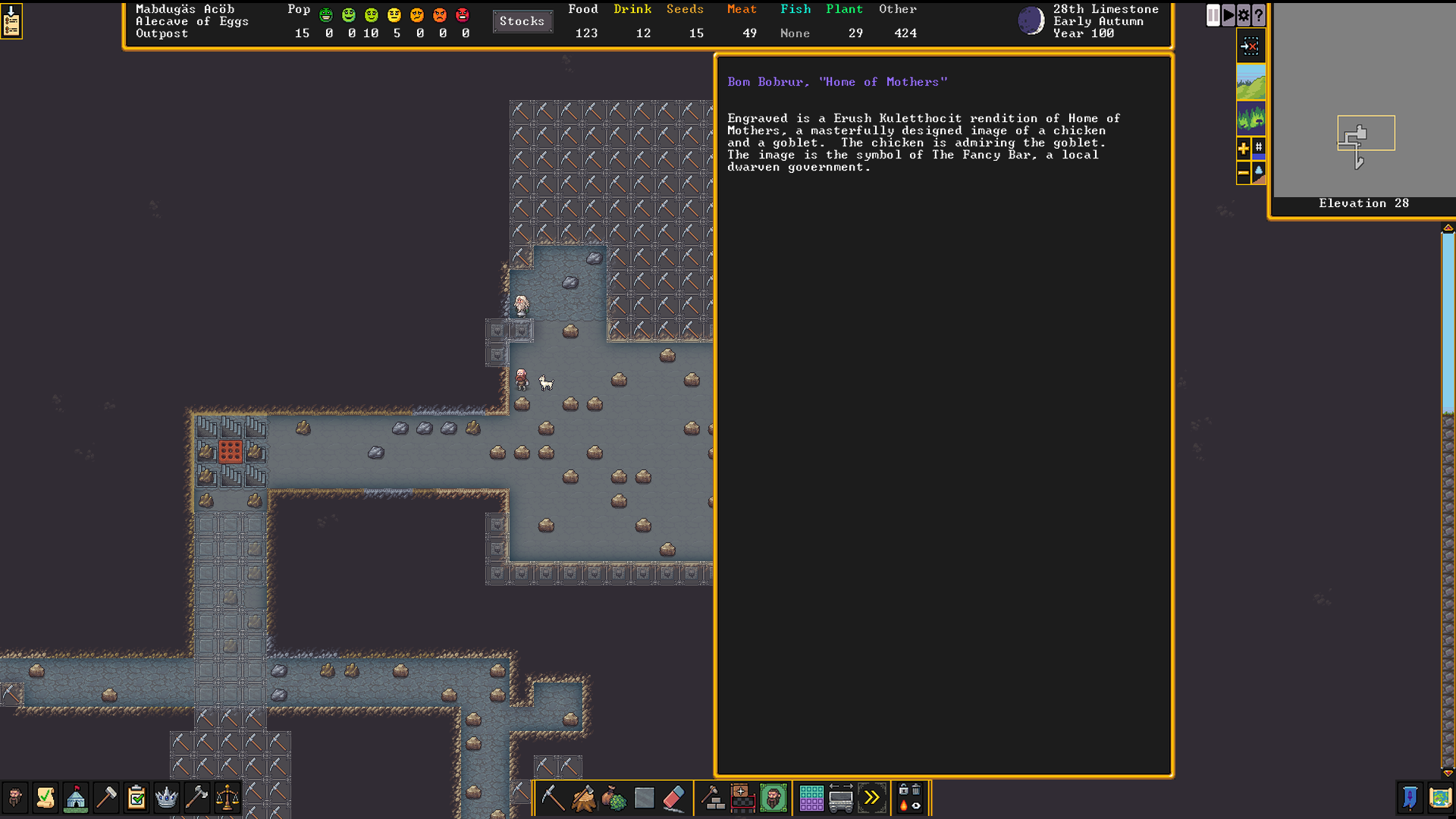Toggle the forbid items lock marker

point(902,789)
